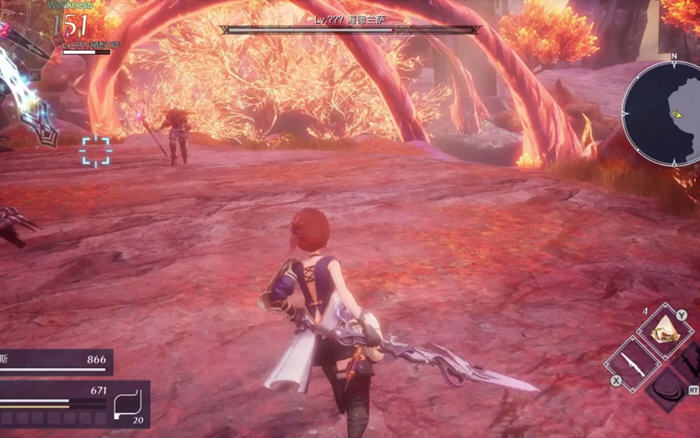This screenshot has width=700, height=438.
Task: Select the chain gauge icon showing 20
Action: tap(129, 404)
